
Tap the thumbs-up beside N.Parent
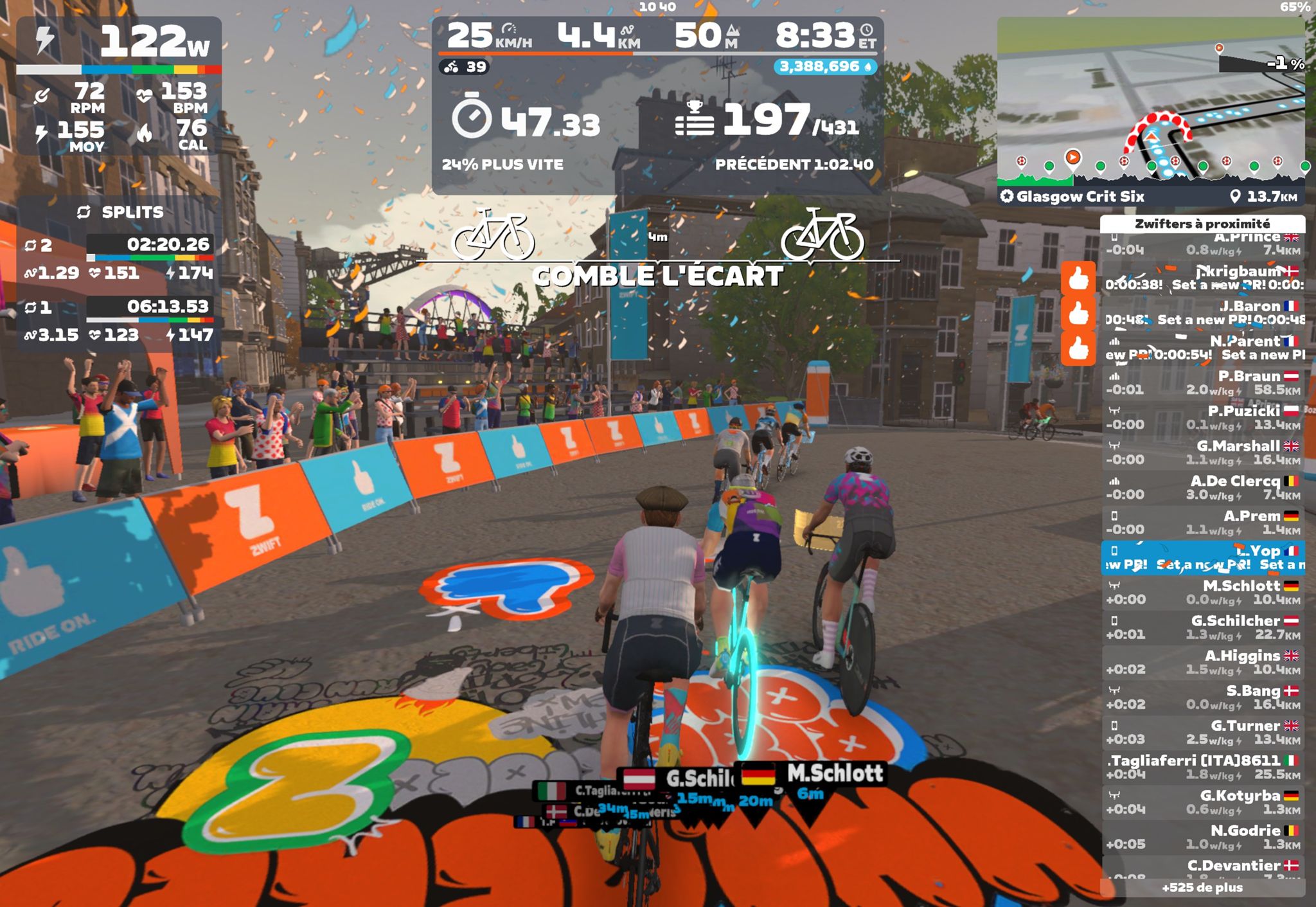point(1078,348)
